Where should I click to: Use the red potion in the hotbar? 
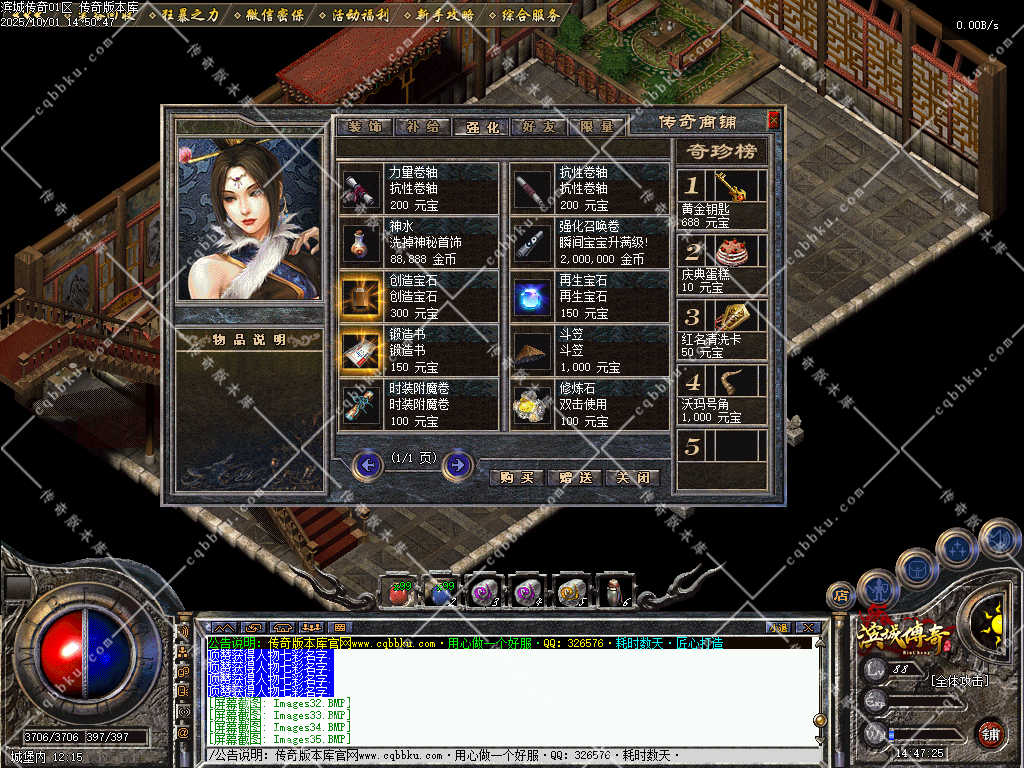[397, 593]
